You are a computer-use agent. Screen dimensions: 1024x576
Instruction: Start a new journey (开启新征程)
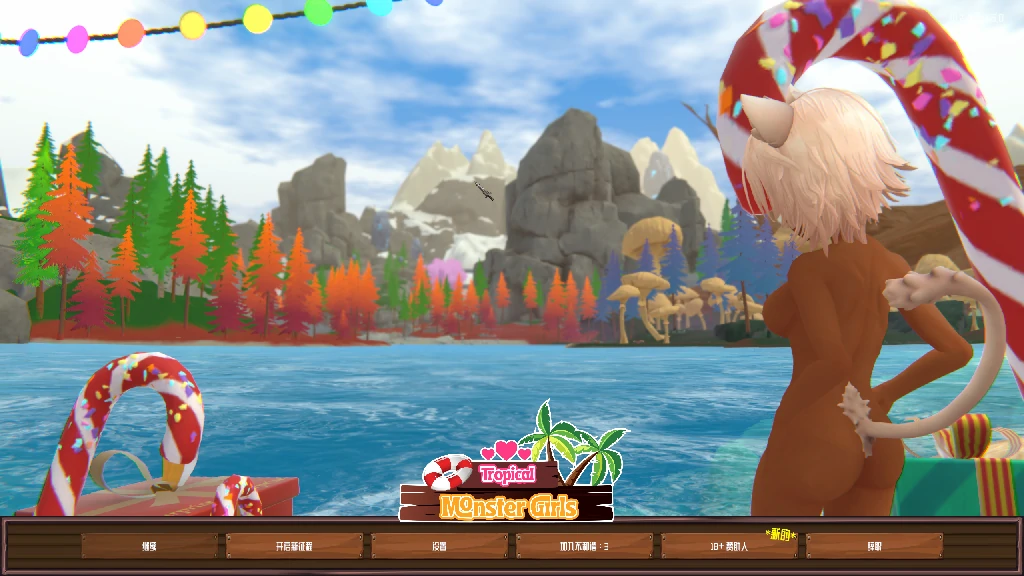pos(294,546)
